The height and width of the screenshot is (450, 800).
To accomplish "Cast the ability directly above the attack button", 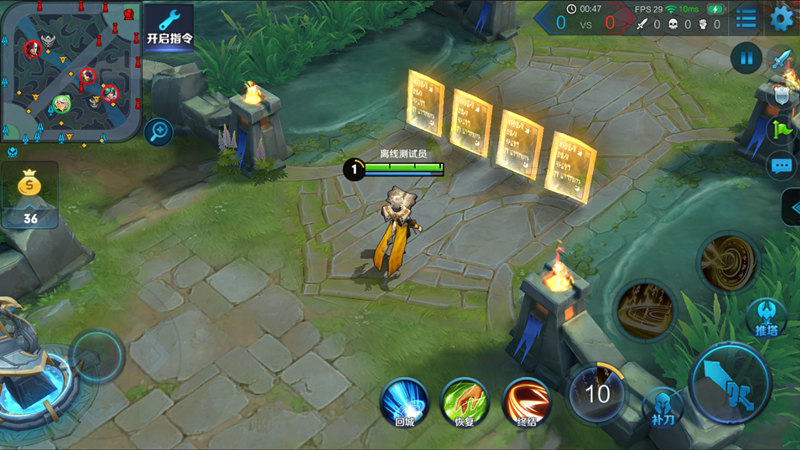I will [x=727, y=262].
